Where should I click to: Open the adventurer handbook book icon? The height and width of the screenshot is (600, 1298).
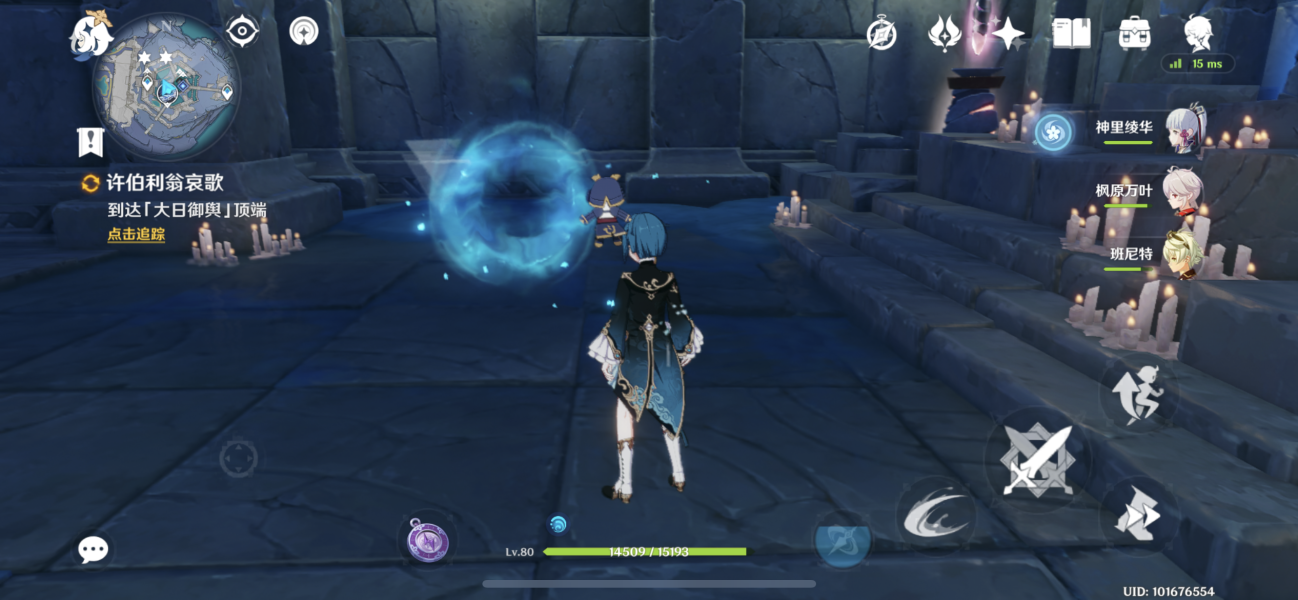coord(1071,34)
